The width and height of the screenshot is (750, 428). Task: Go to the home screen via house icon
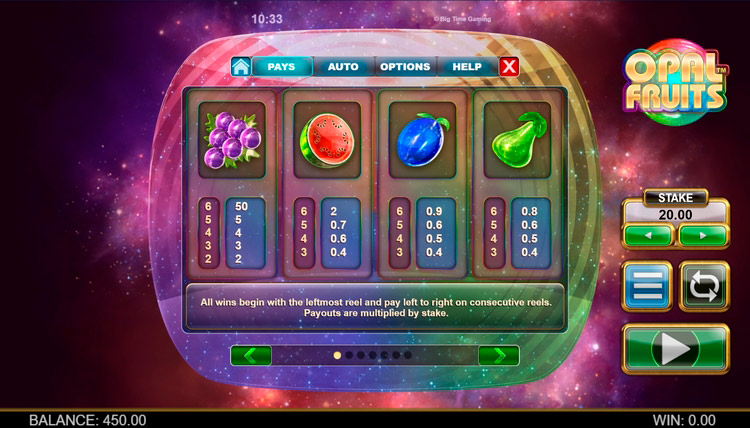pyautogui.click(x=240, y=67)
